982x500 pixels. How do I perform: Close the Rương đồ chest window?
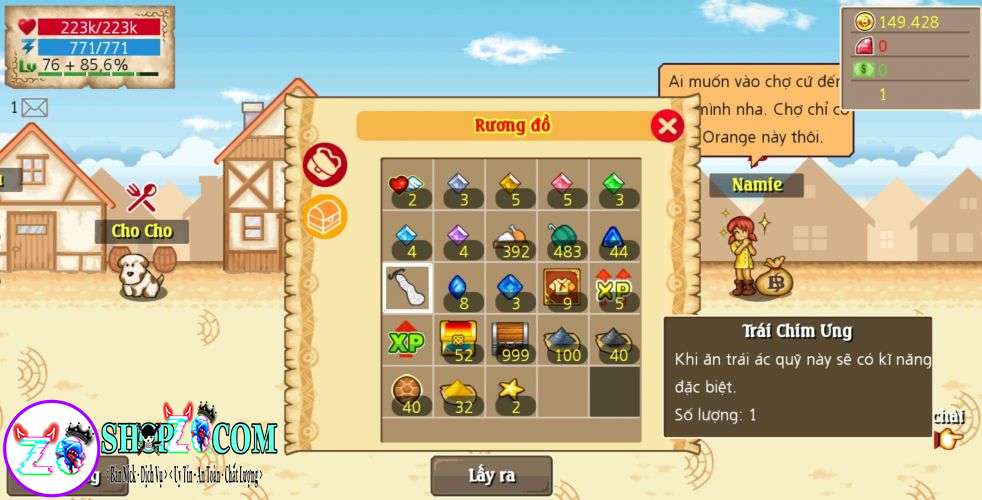pyautogui.click(x=667, y=126)
